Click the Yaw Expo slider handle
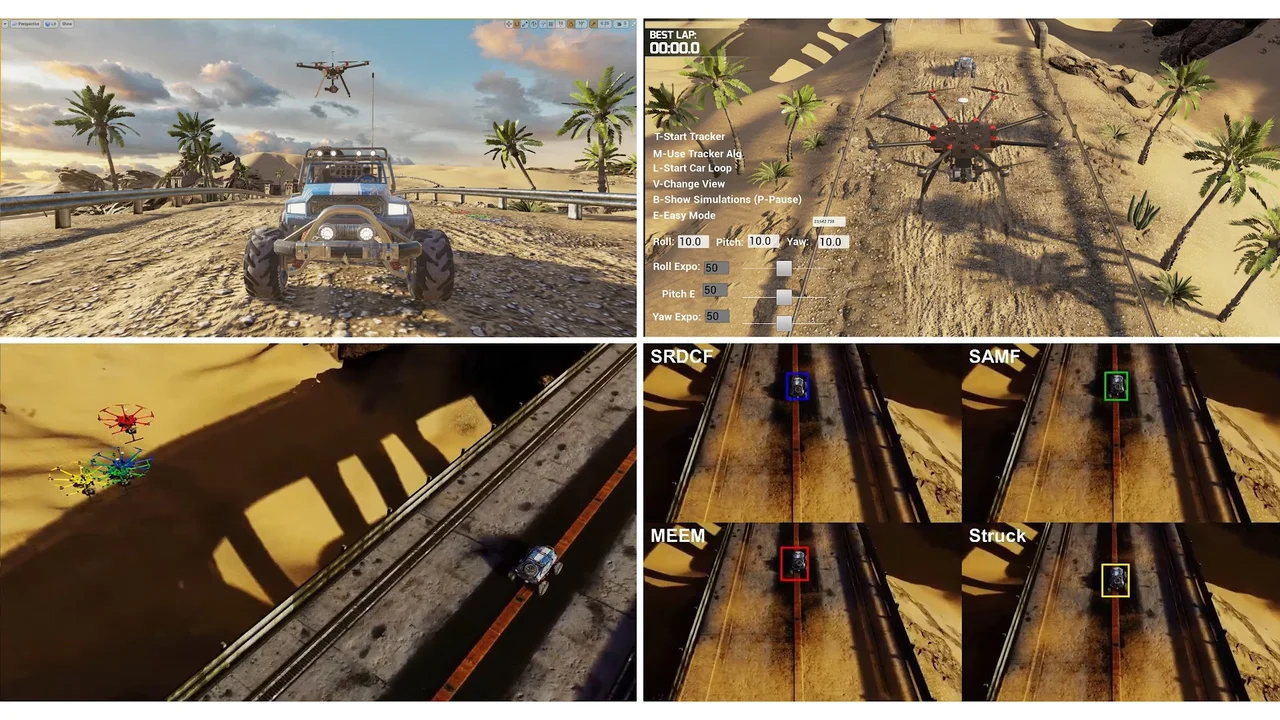 point(784,323)
